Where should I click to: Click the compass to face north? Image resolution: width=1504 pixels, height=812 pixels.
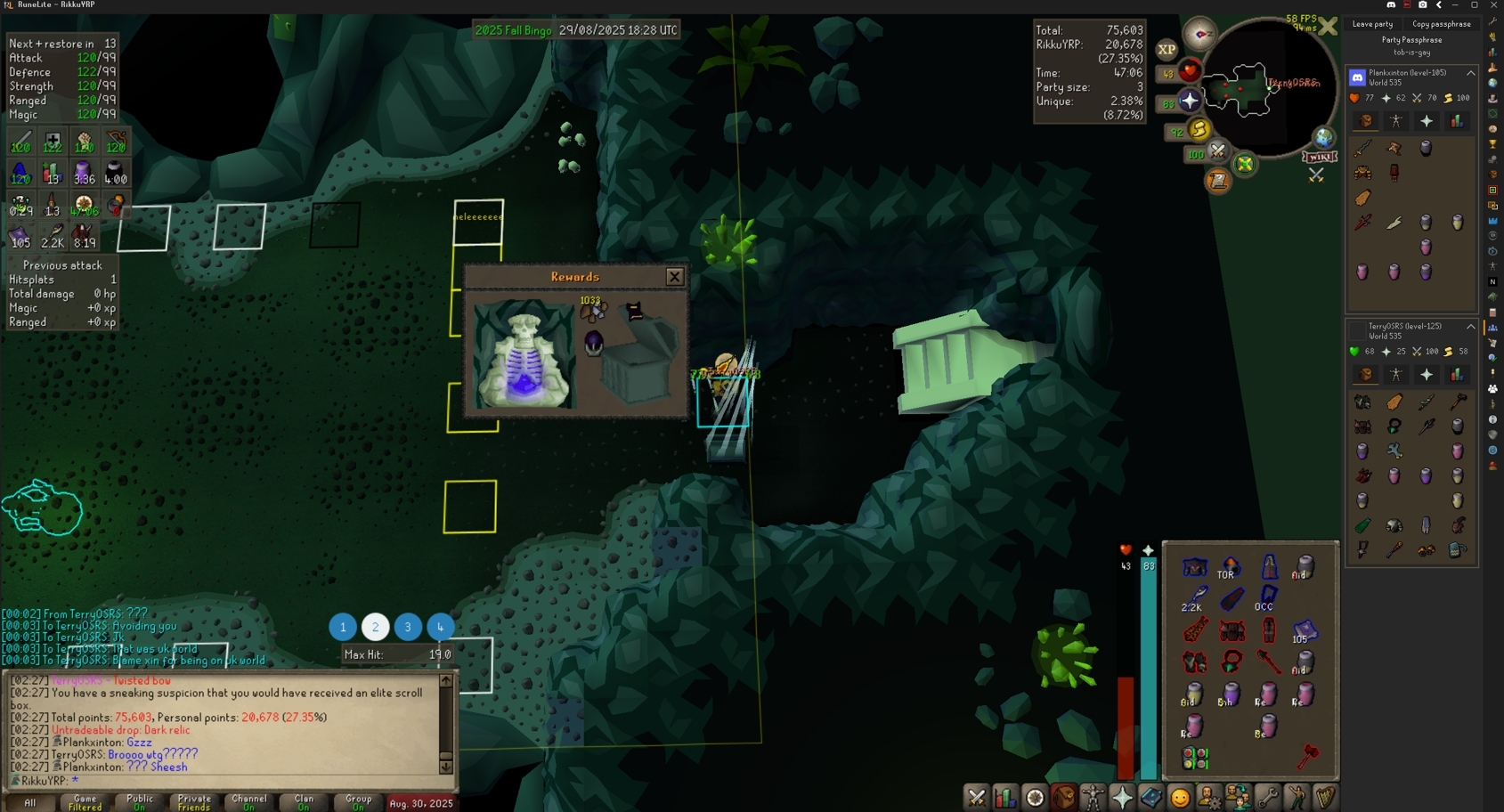[x=1200, y=35]
